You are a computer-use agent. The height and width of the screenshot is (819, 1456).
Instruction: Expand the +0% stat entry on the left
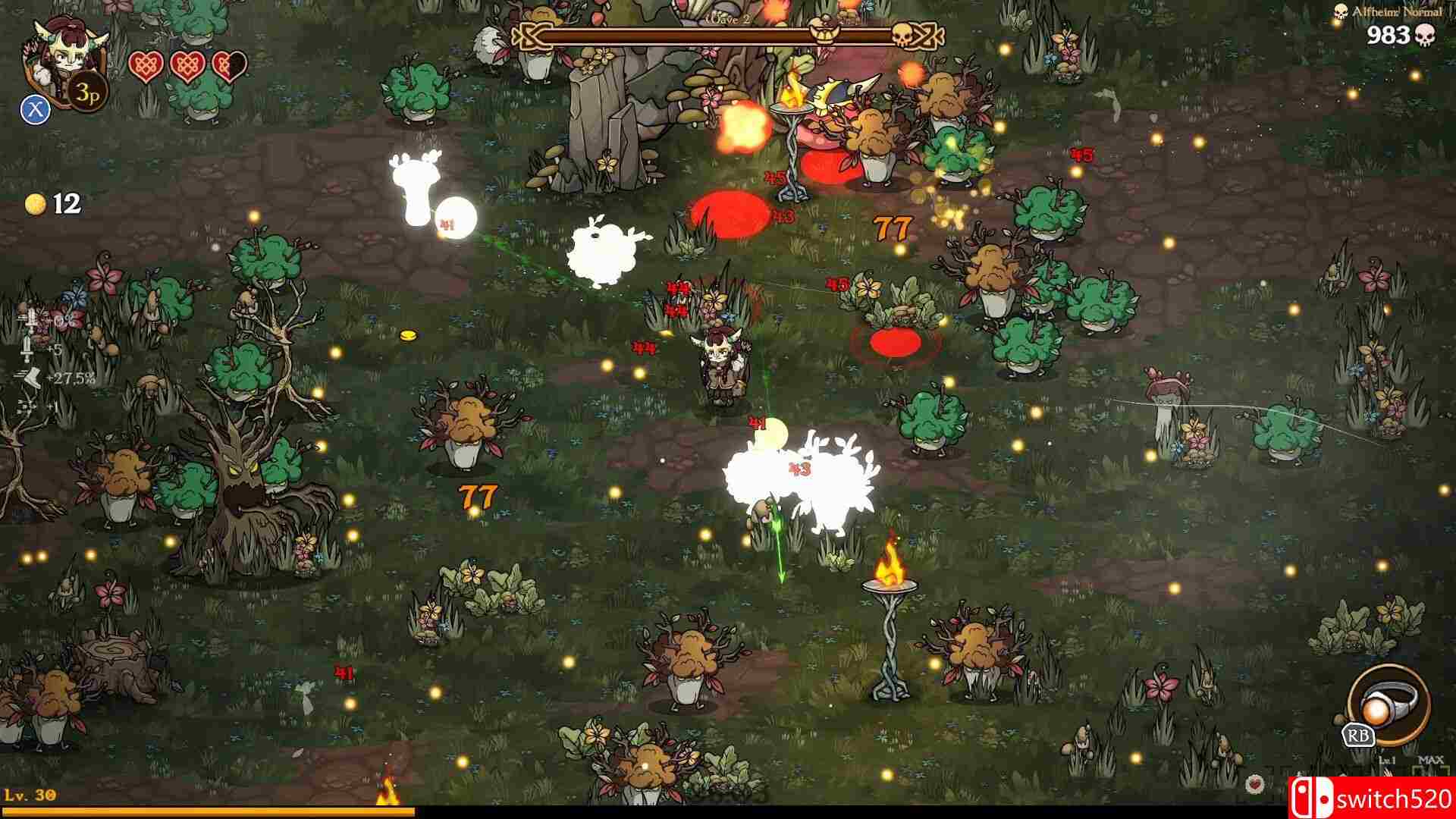tap(45, 318)
